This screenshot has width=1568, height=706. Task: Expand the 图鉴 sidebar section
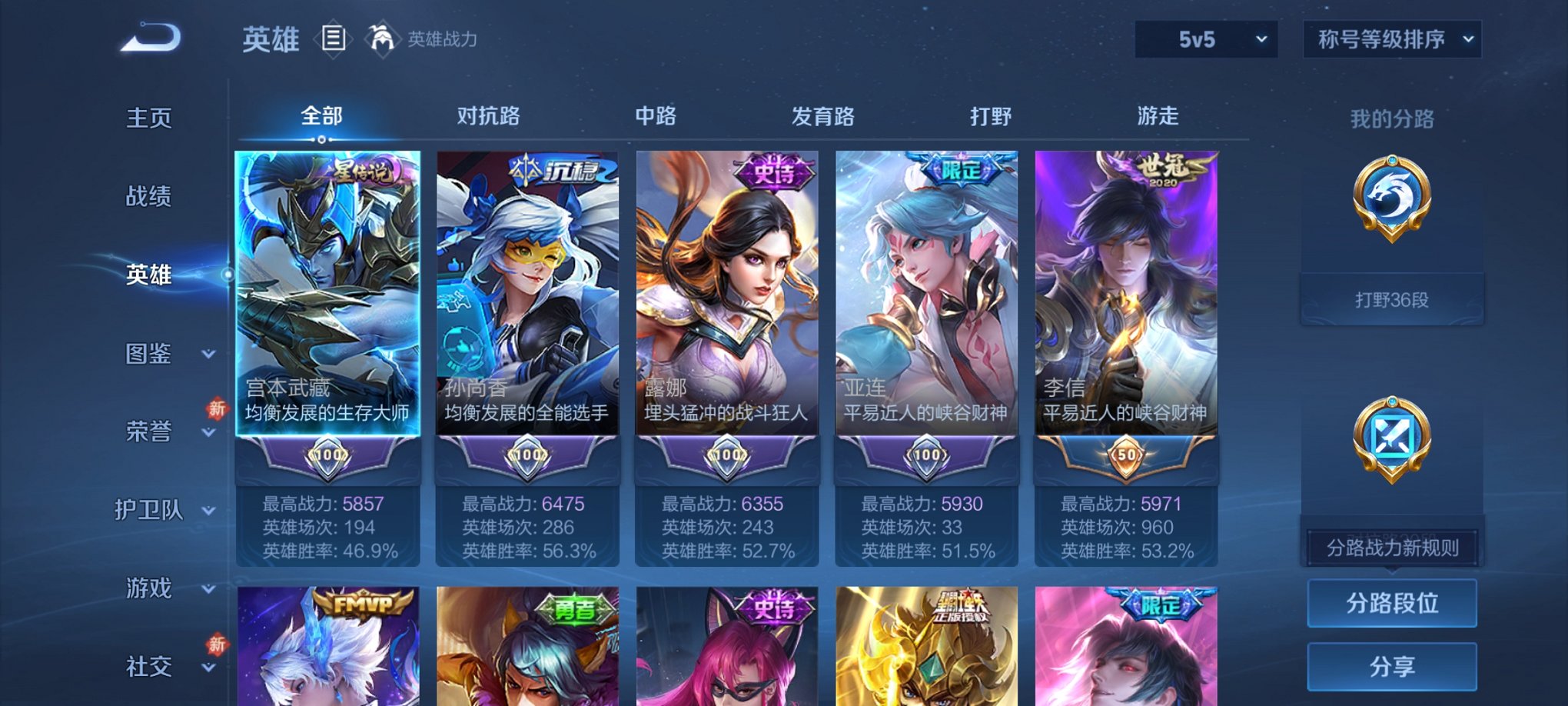point(151,354)
